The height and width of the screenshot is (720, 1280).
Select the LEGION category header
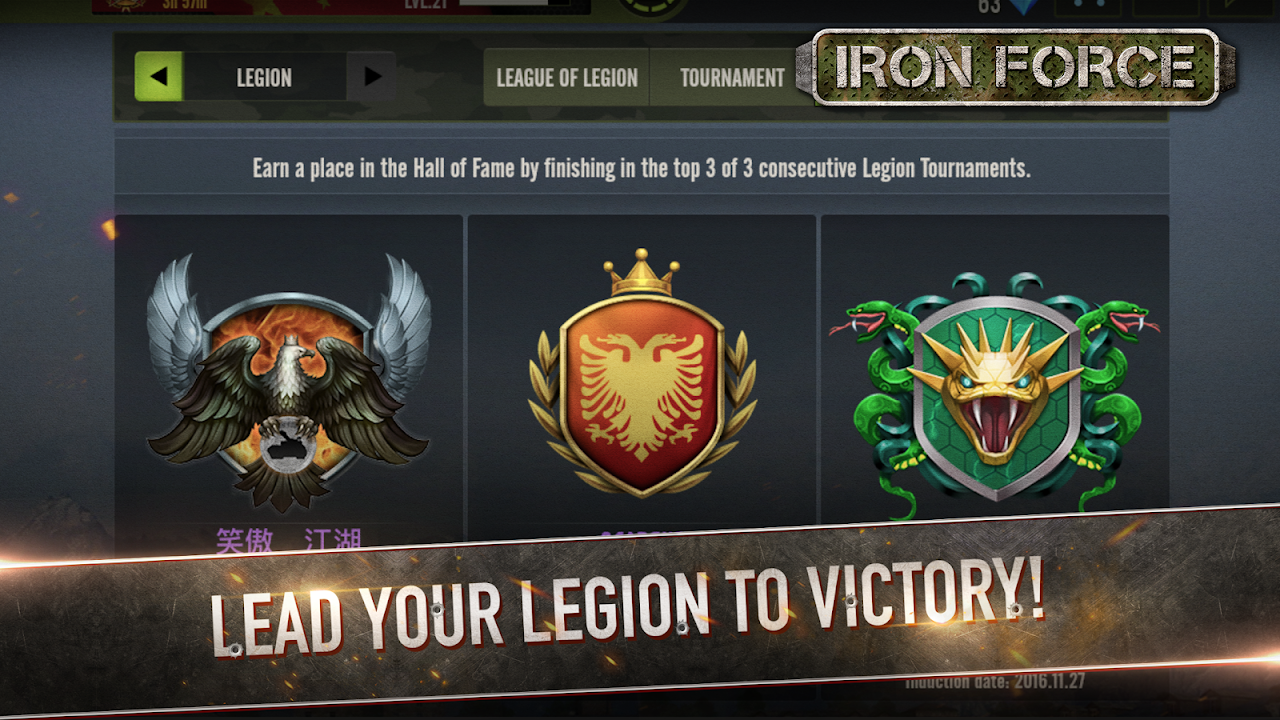[264, 76]
